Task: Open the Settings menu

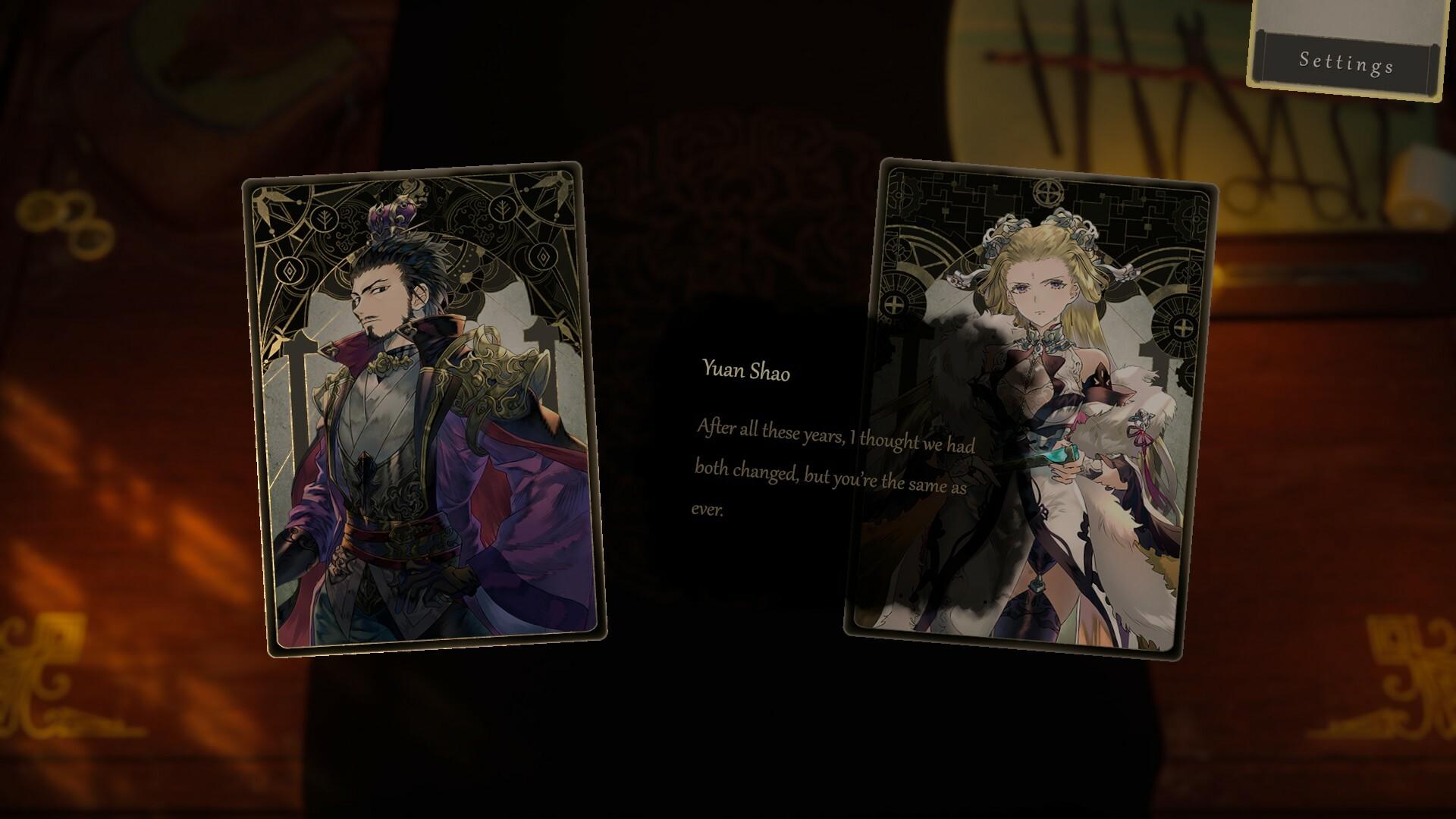Action: pyautogui.click(x=1346, y=61)
